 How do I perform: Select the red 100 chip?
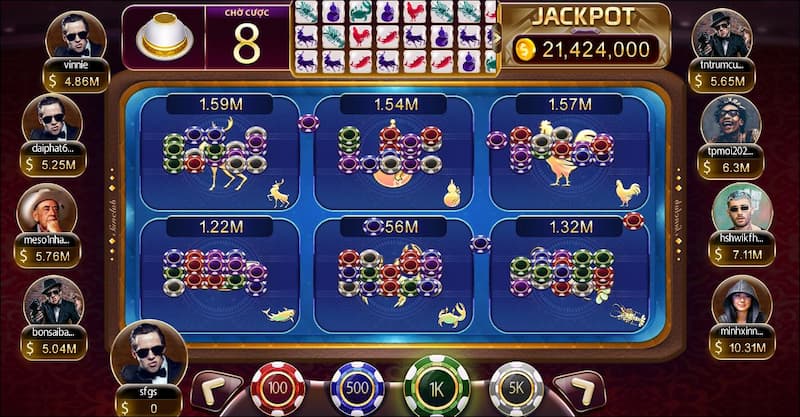[277, 388]
